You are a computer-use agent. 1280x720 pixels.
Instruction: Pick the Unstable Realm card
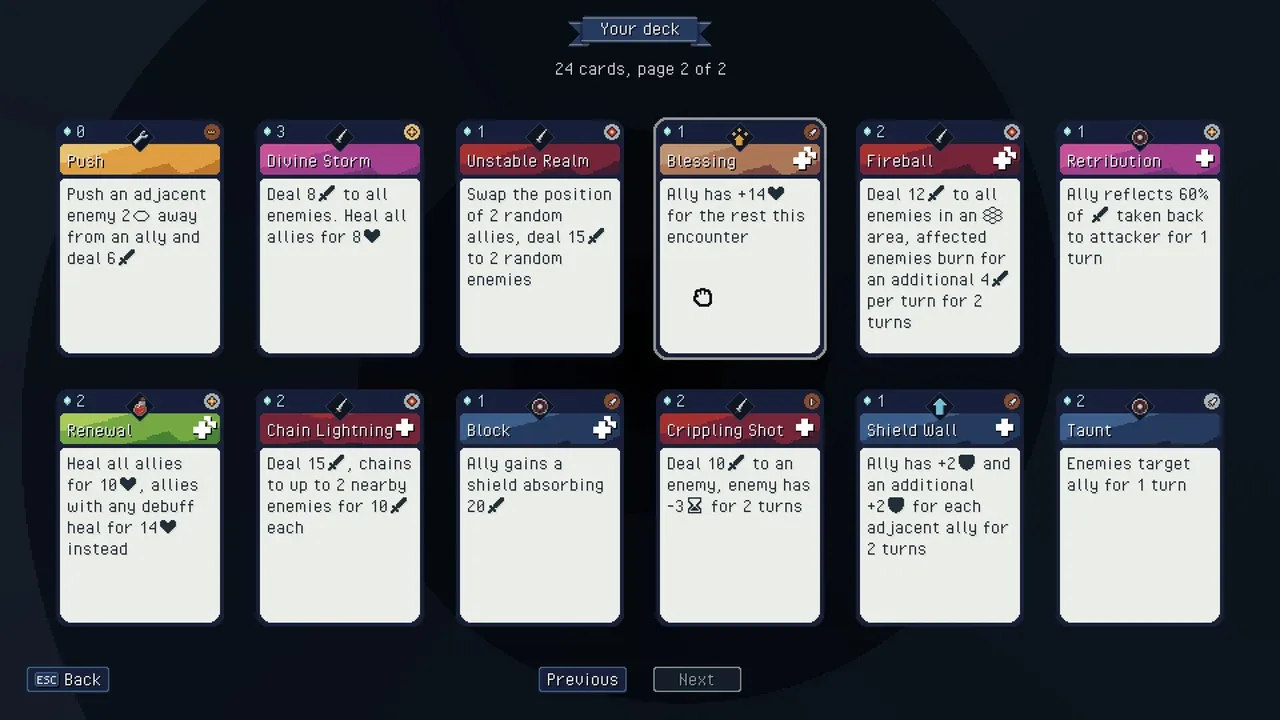point(540,238)
